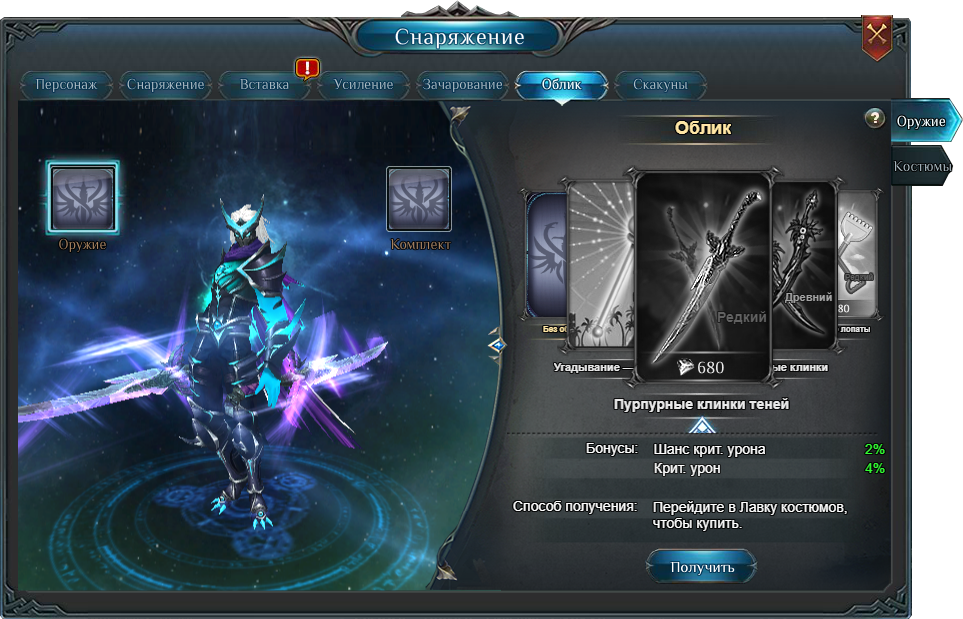This screenshot has width=963, height=619.
Task: Select the Облик tab
Action: [561, 85]
